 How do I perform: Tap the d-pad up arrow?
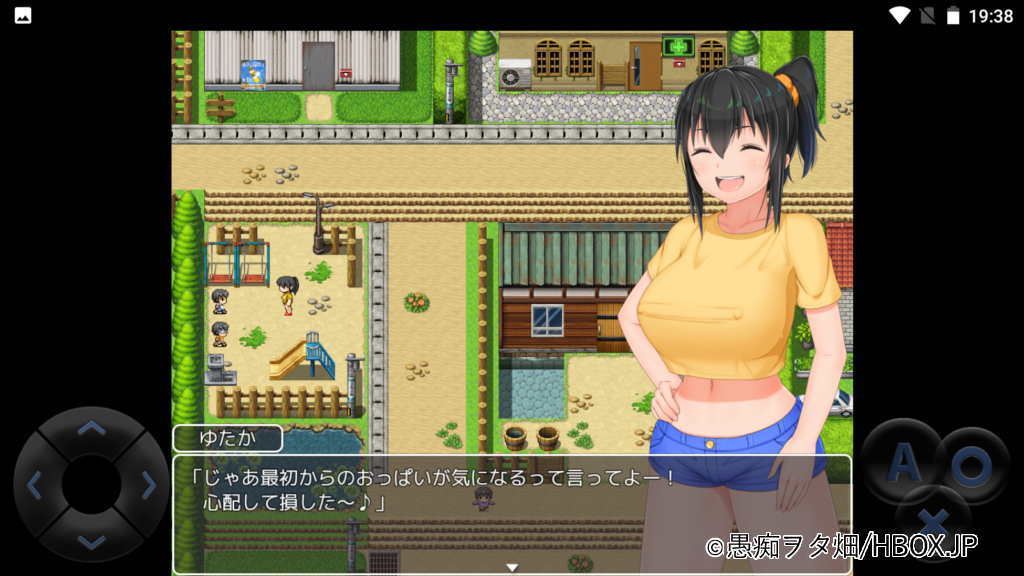point(91,430)
